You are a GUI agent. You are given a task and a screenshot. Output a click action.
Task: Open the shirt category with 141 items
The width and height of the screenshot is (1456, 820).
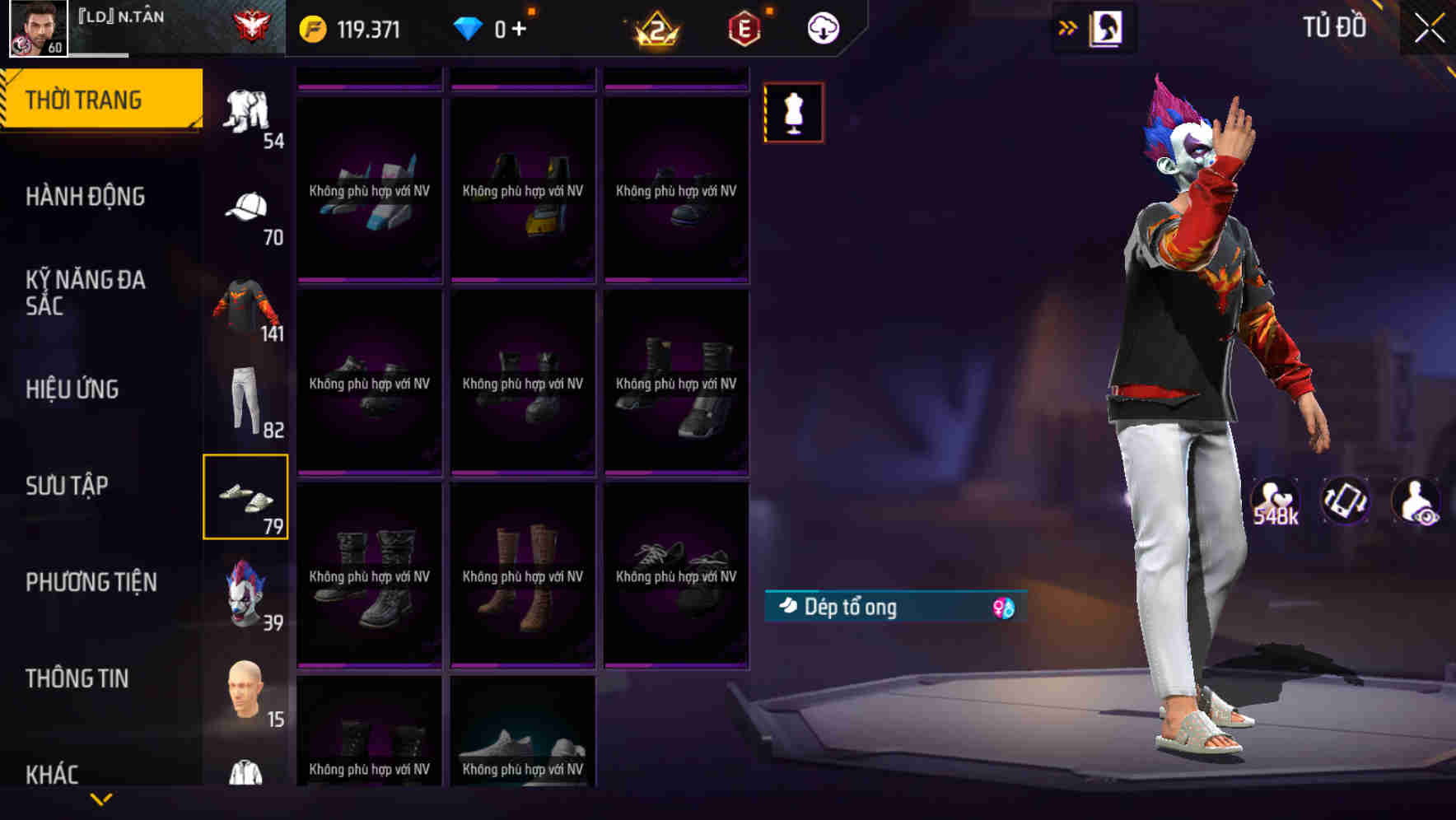[x=245, y=305]
